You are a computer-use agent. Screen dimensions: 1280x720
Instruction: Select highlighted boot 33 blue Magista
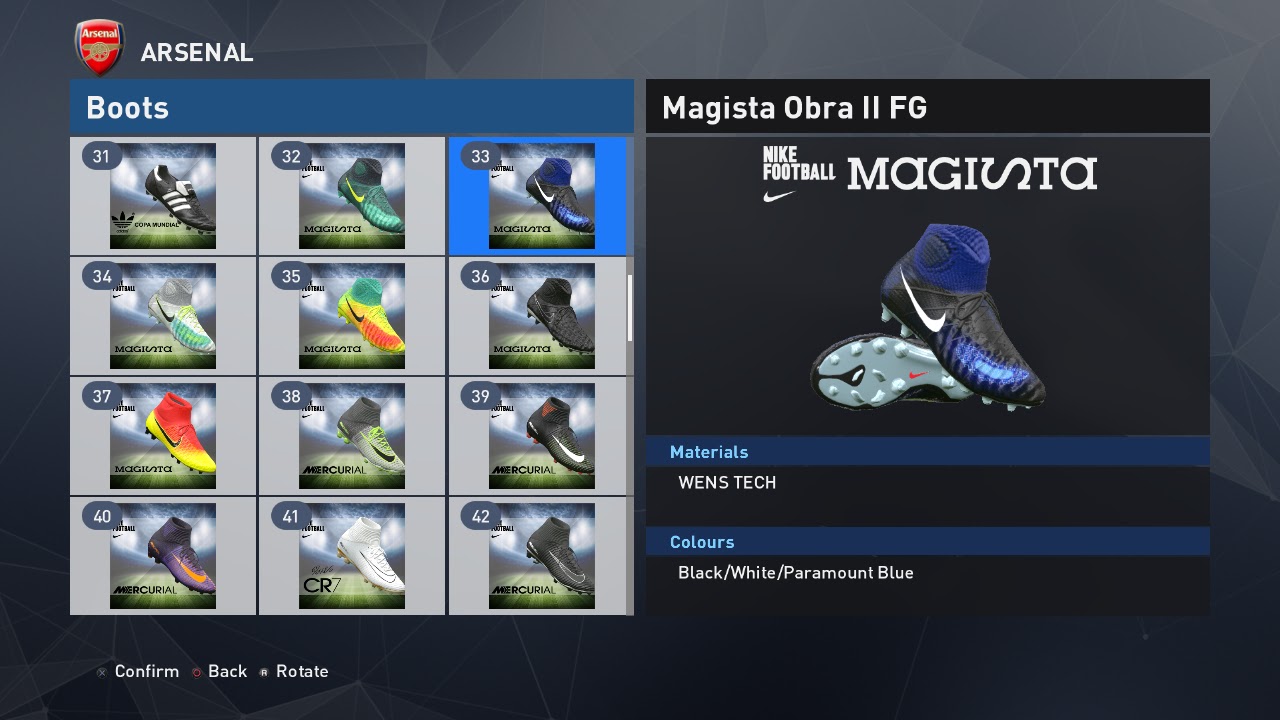click(541, 196)
